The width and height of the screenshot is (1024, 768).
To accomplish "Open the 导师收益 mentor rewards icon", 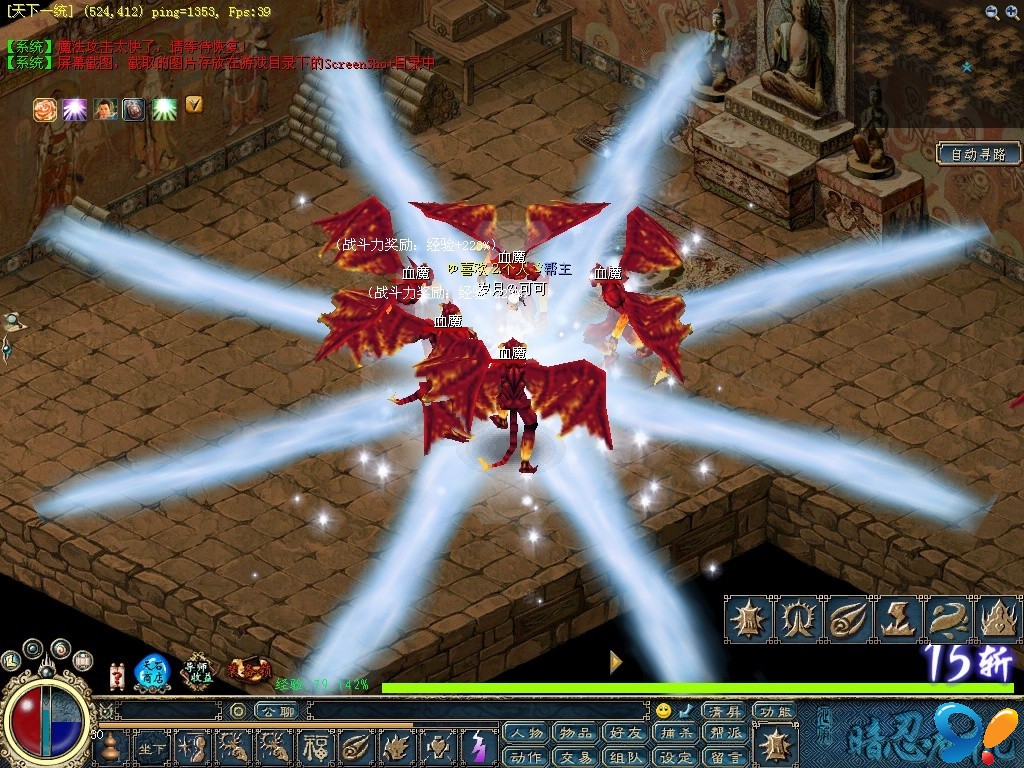I will click(x=198, y=672).
